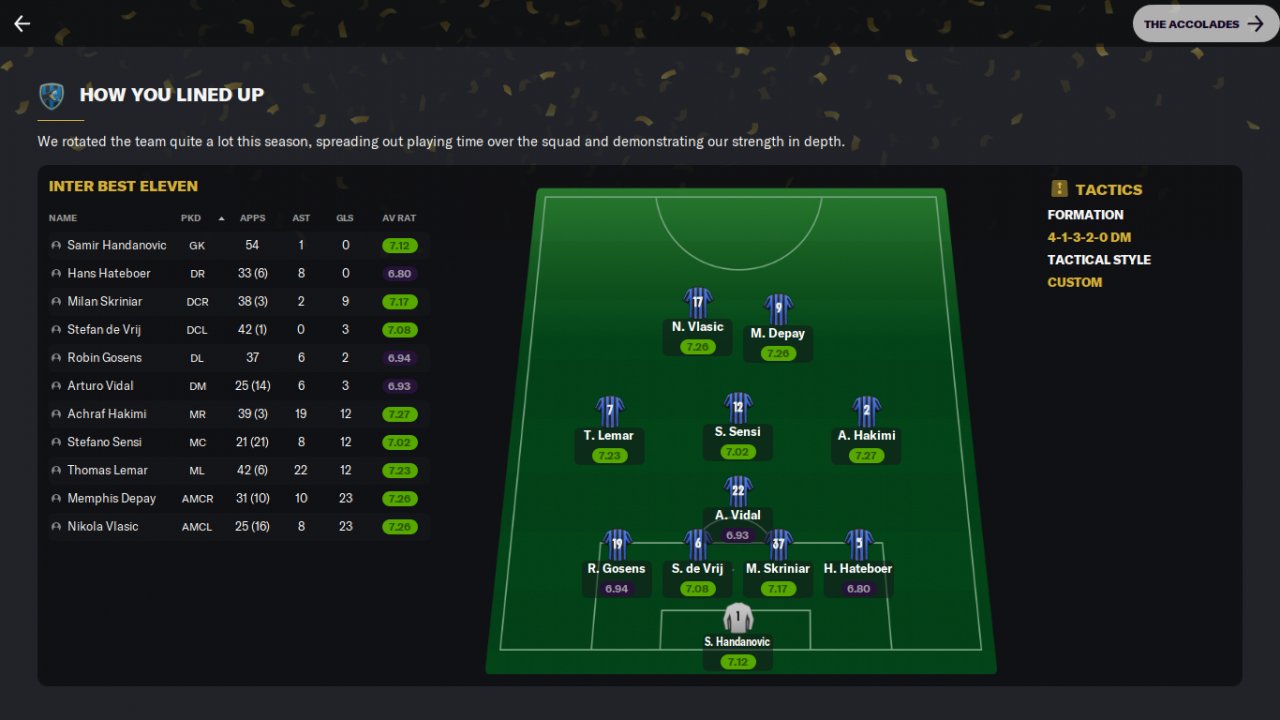Choose Milan Skriniar from the list
This screenshot has width=1280, height=720.
click(x=104, y=301)
